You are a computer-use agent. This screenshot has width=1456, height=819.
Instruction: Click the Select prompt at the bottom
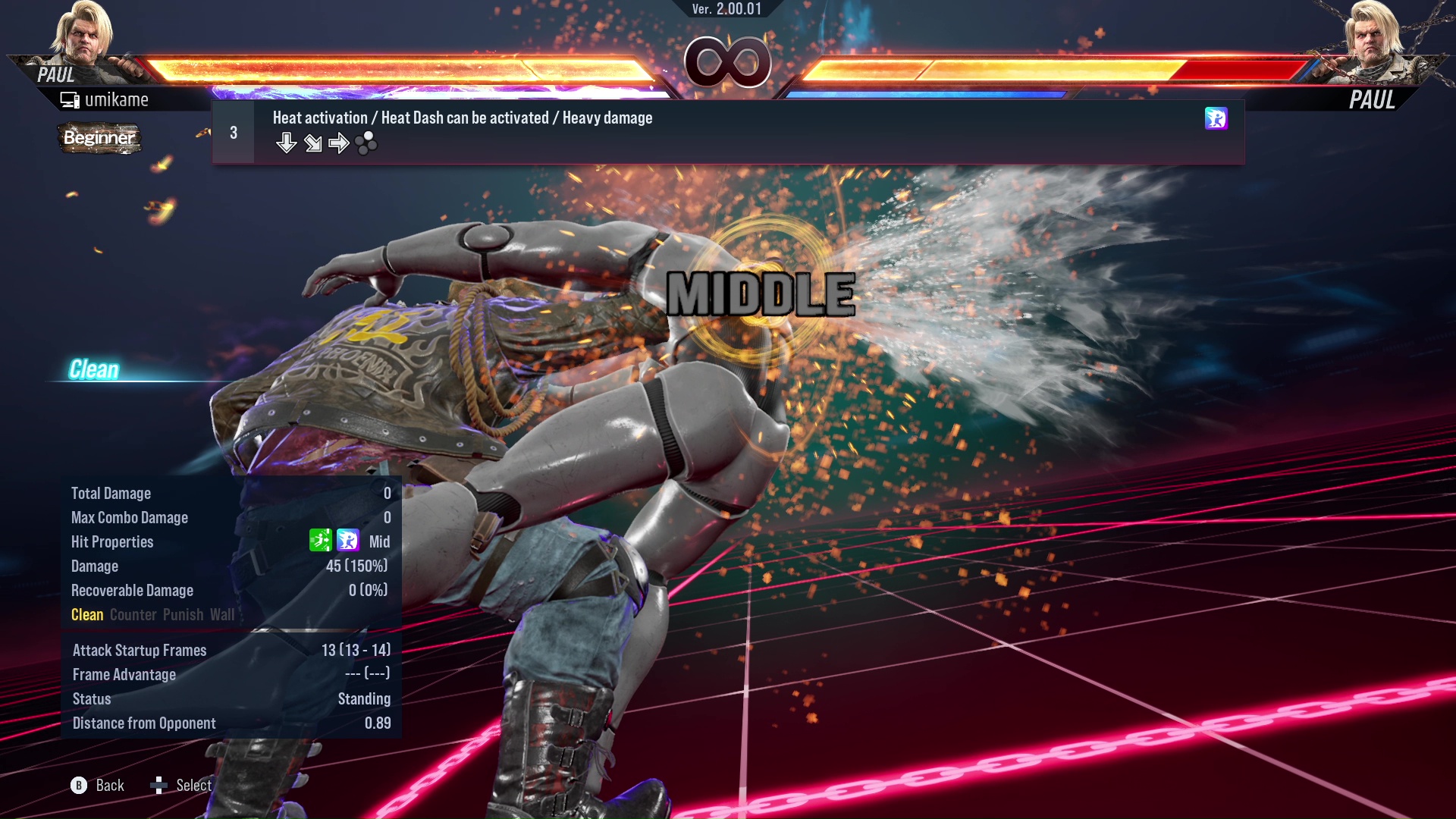[193, 785]
